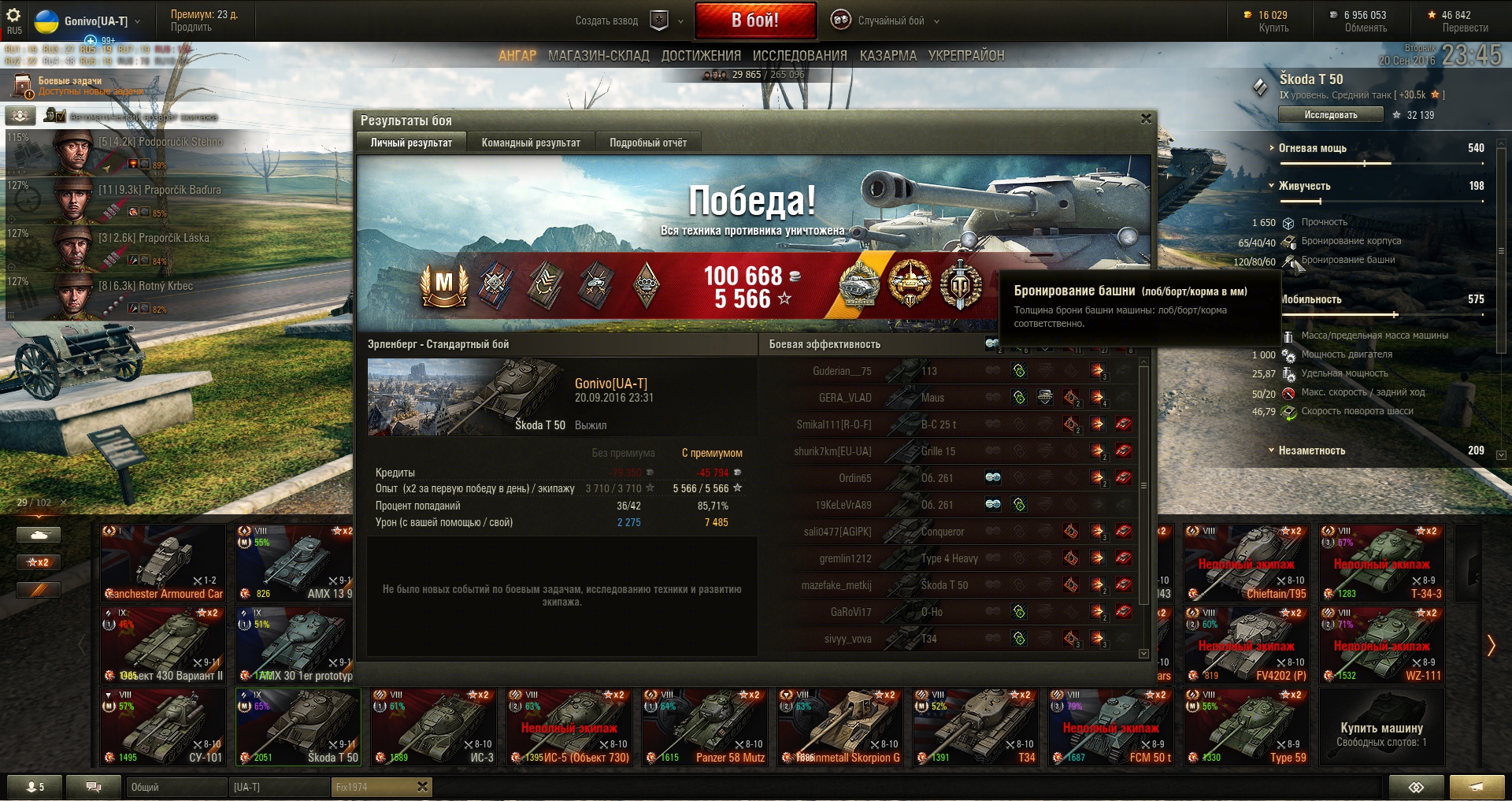Go to the ДОСТИЖЕНИЯ section
The width and height of the screenshot is (1512, 801).
701,56
